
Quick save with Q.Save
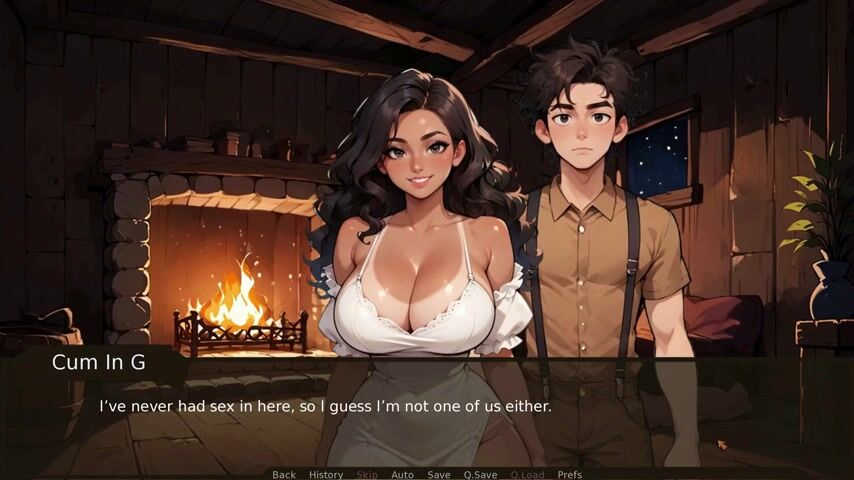click(480, 474)
